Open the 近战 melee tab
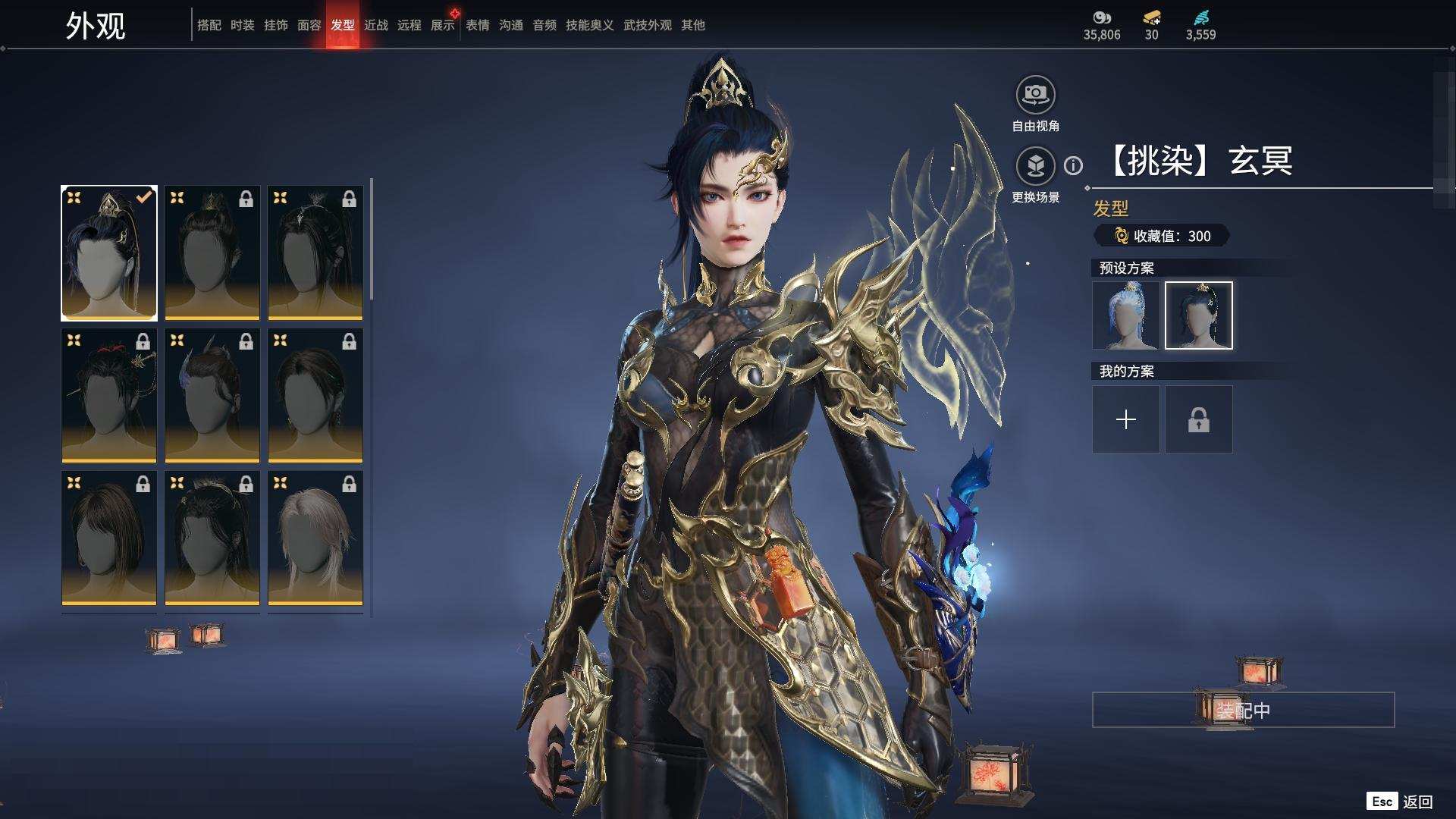This screenshot has height=819, width=1456. coord(375,25)
